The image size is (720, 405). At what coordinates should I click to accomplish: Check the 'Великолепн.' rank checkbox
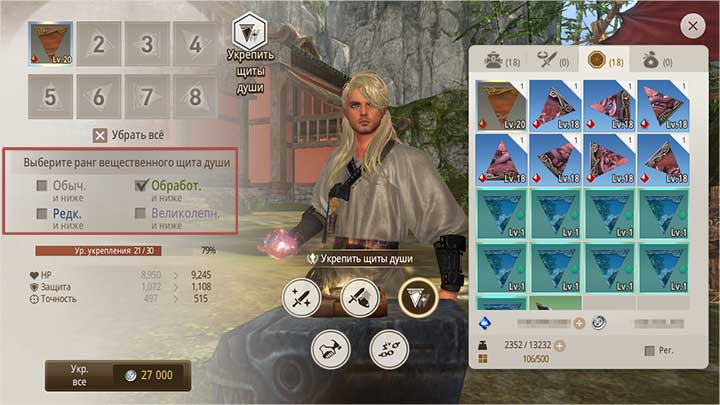point(141,213)
